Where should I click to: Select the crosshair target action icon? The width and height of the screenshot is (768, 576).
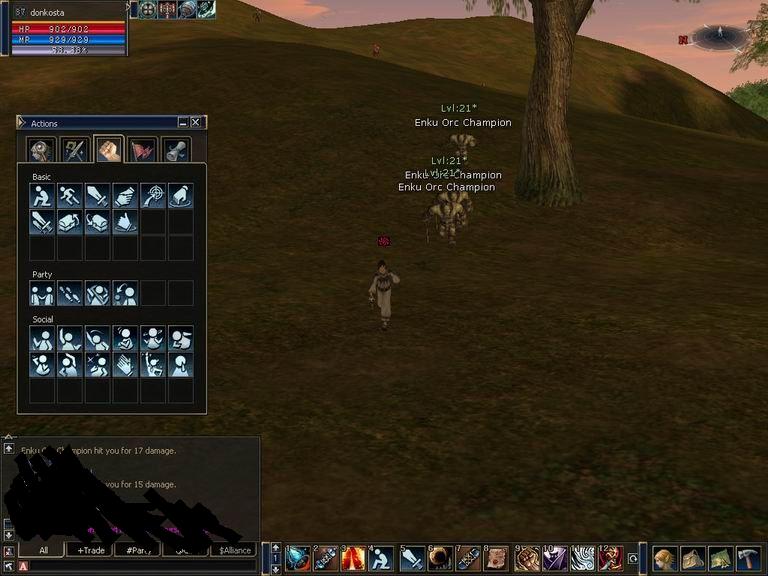153,196
